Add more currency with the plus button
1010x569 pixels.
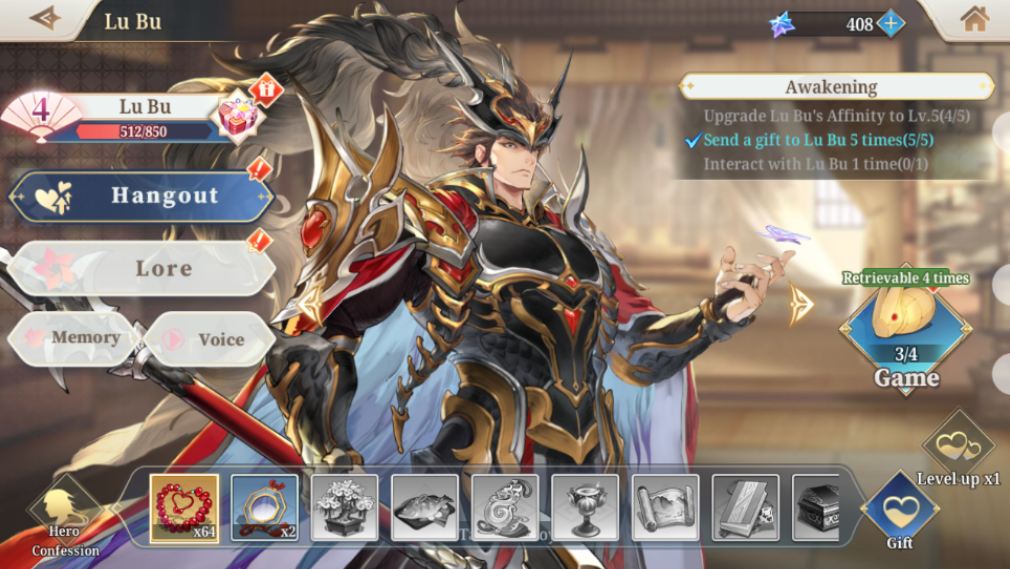click(x=890, y=23)
